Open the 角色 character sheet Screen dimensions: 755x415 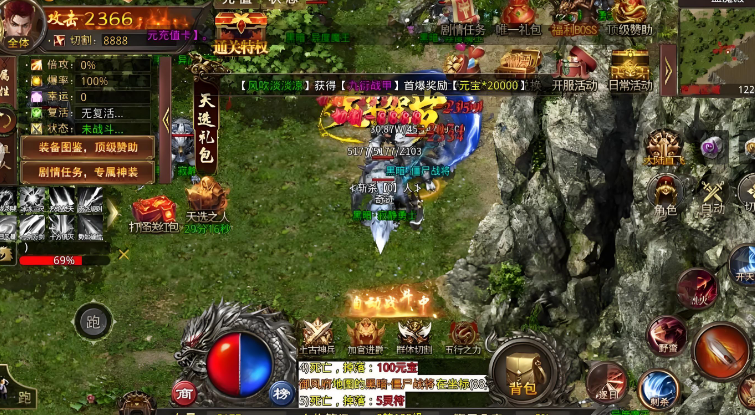(665, 193)
